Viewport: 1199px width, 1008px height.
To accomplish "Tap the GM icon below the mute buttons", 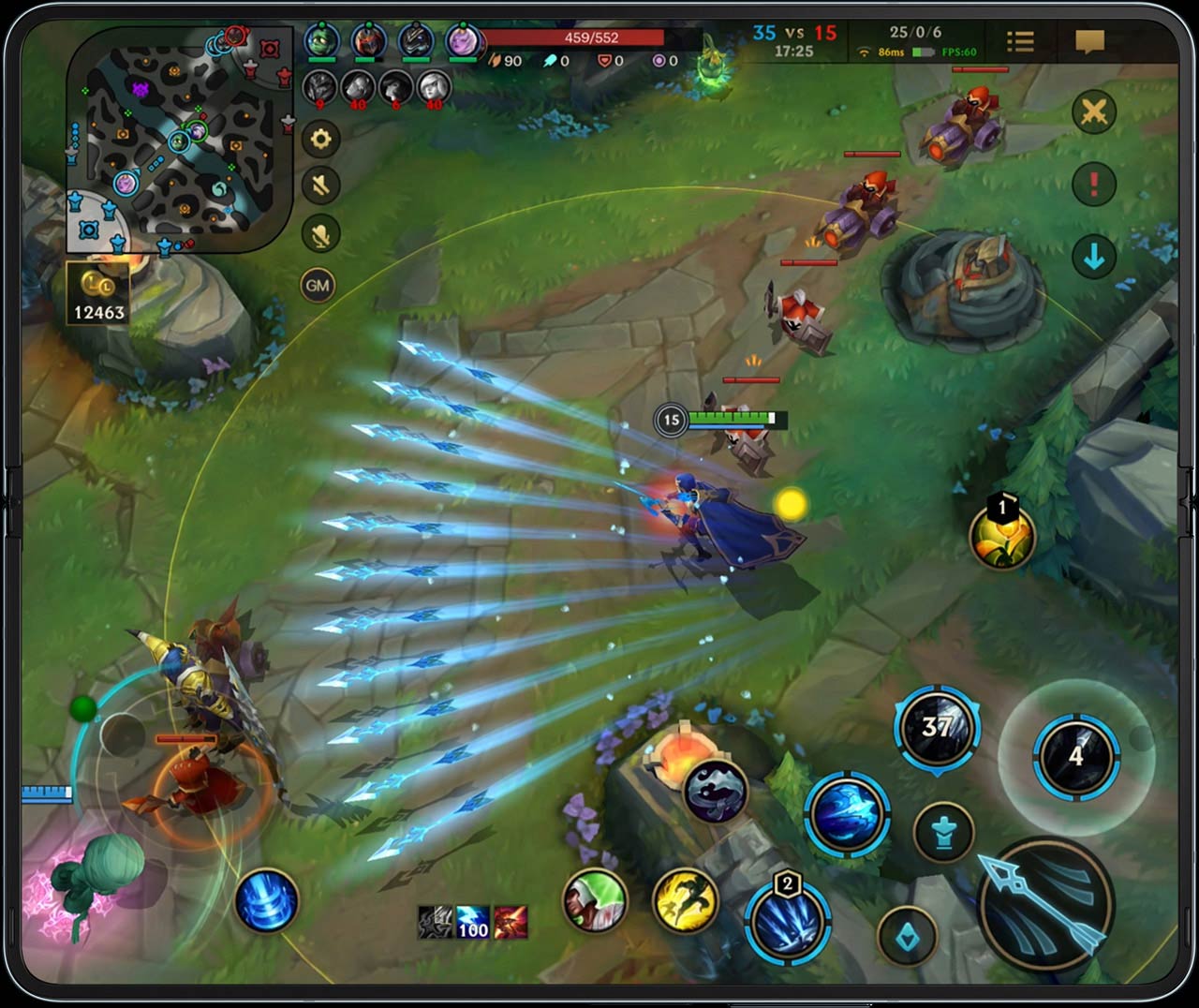I will (318, 284).
